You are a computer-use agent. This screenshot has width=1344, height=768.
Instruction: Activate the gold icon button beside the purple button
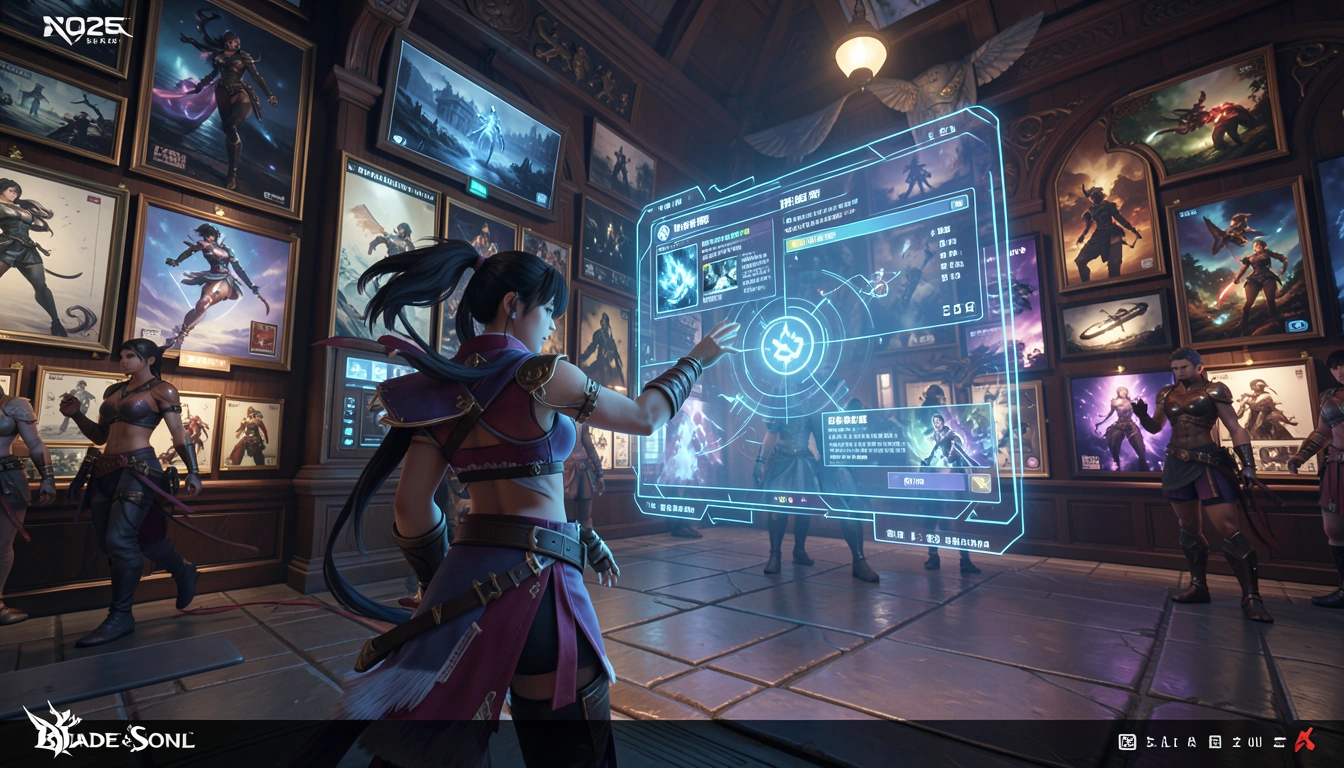point(981,483)
